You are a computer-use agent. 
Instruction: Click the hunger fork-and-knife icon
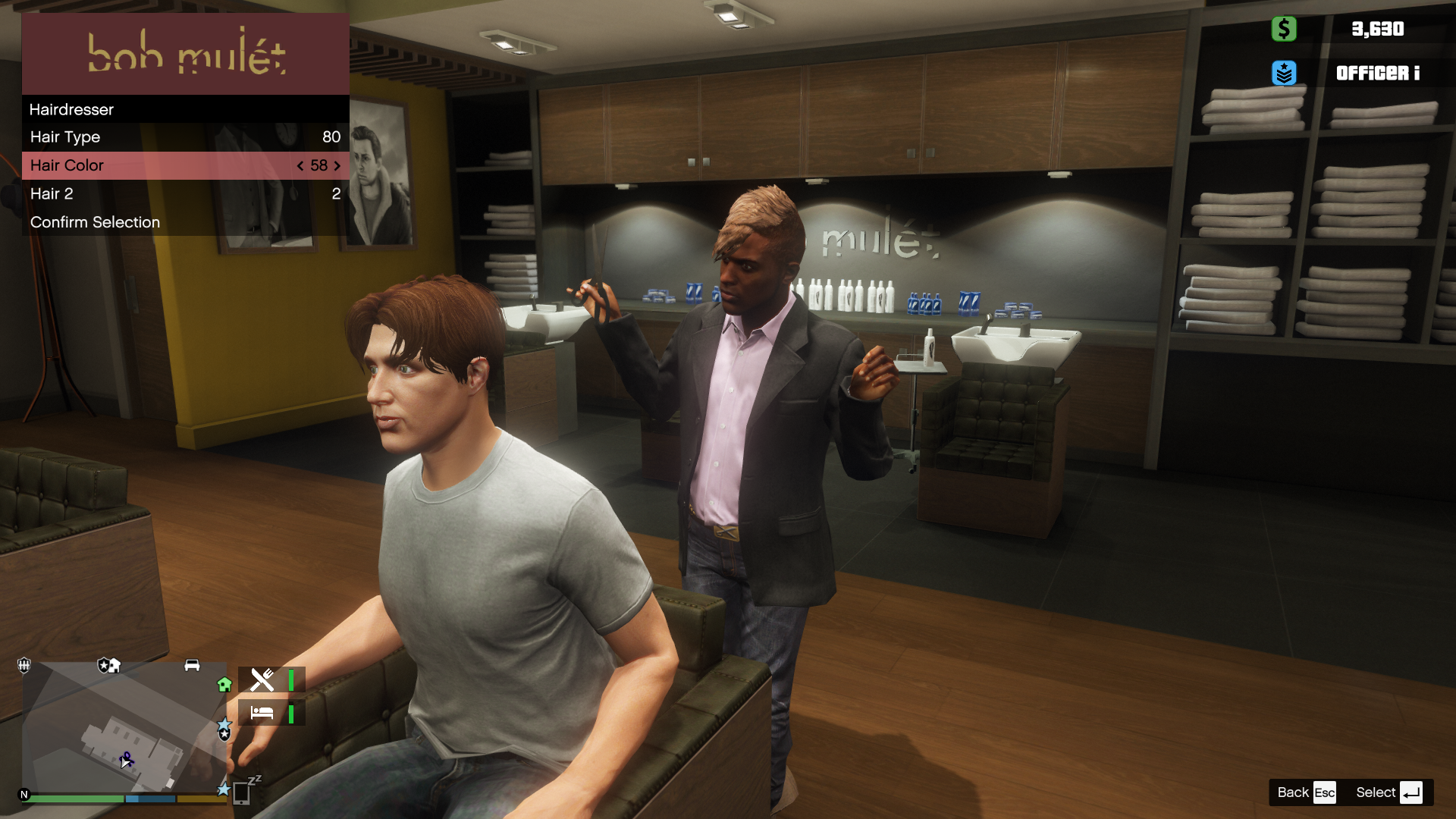click(262, 680)
